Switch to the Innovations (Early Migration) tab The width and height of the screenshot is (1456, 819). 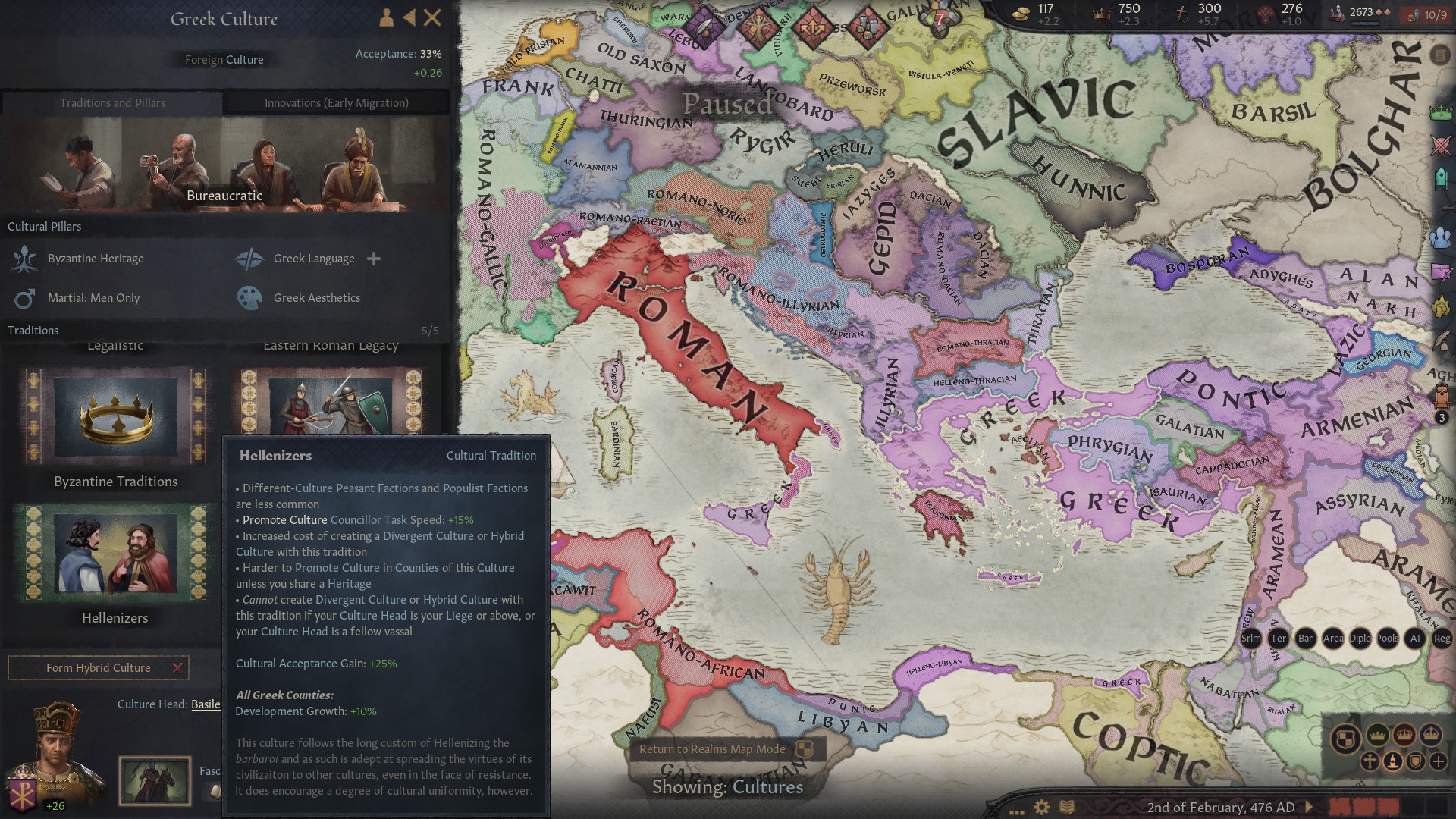pyautogui.click(x=337, y=102)
